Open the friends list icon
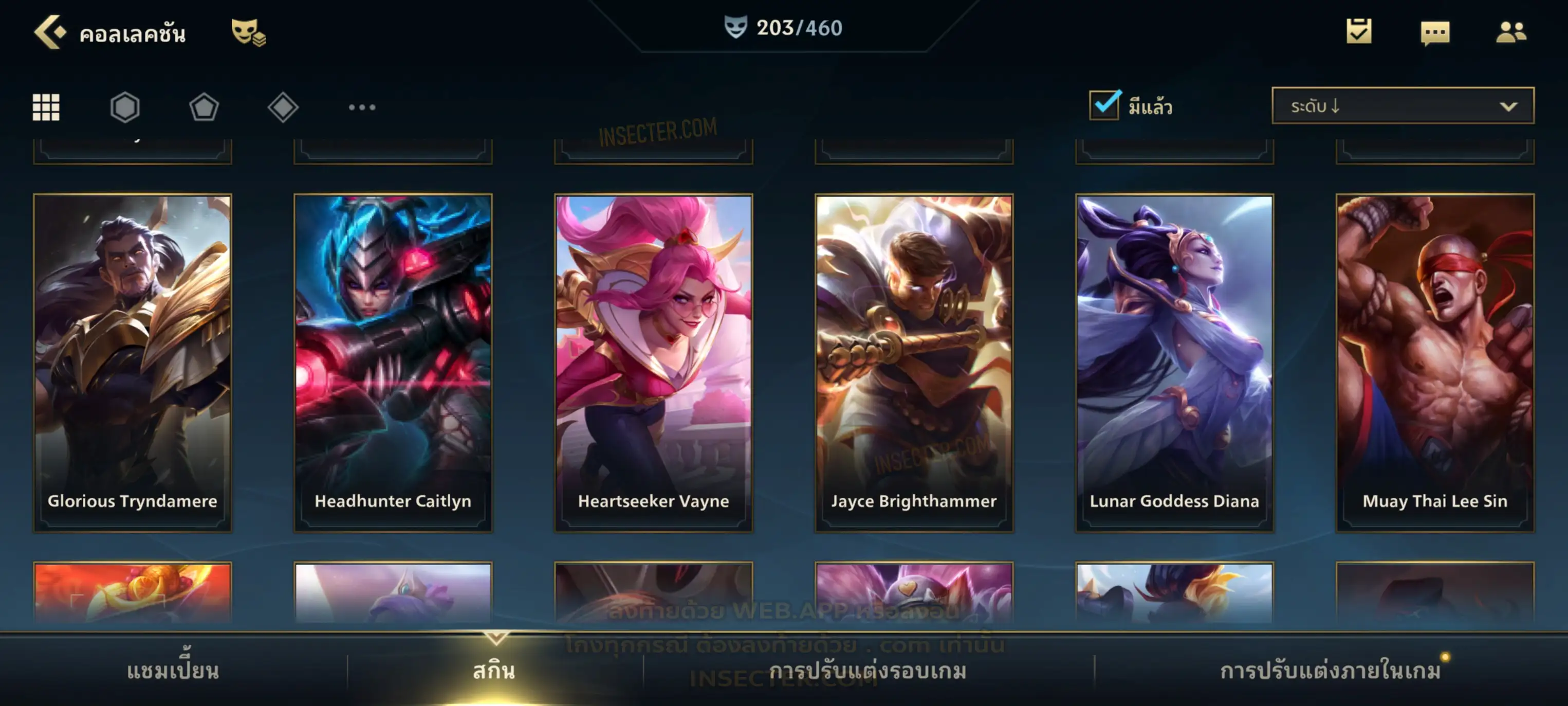Image resolution: width=1568 pixels, height=706 pixels. click(x=1511, y=32)
